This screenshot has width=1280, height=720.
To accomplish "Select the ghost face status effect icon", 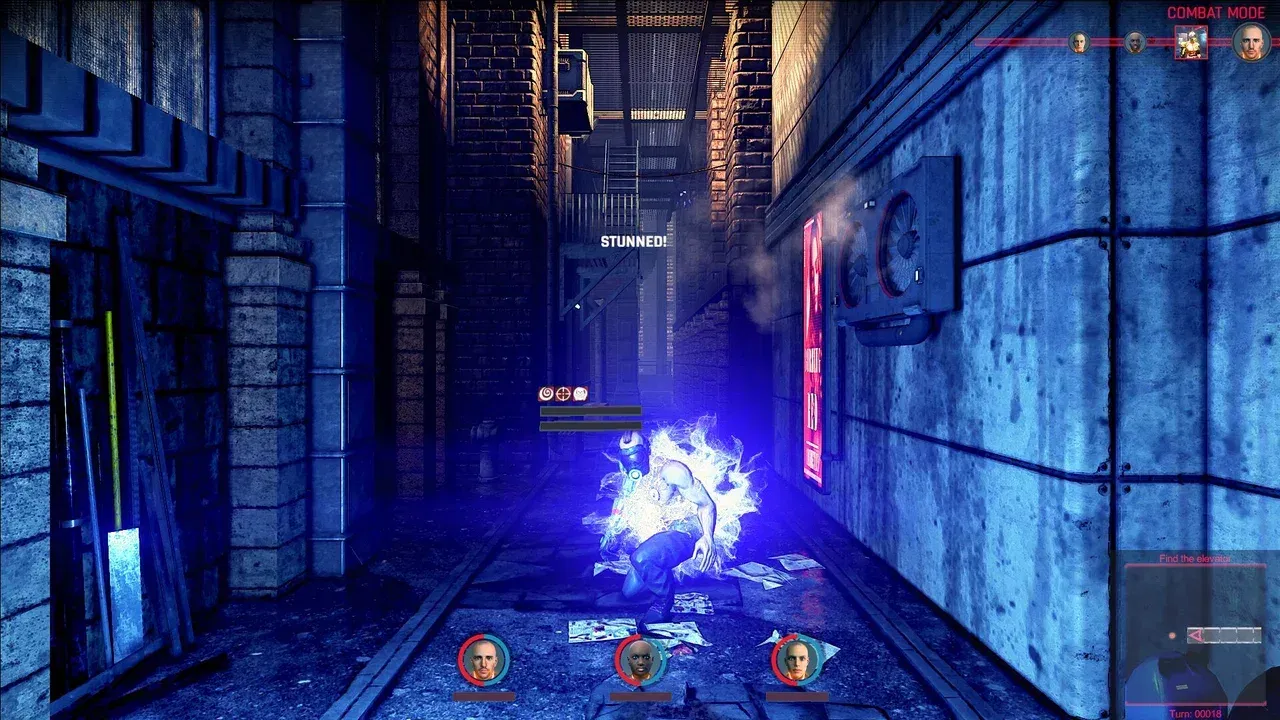I will [x=580, y=394].
